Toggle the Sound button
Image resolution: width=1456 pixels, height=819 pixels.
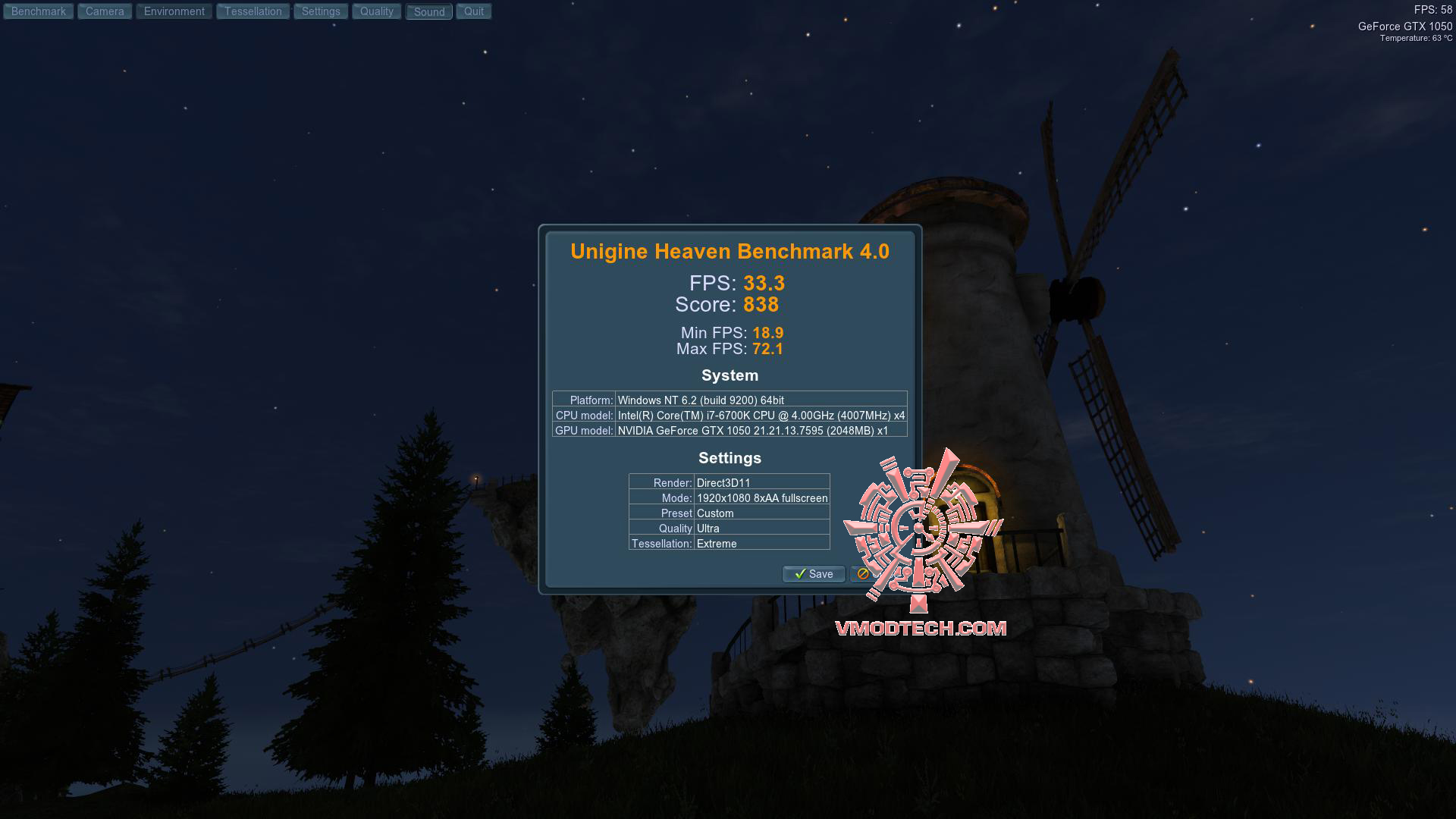429,12
